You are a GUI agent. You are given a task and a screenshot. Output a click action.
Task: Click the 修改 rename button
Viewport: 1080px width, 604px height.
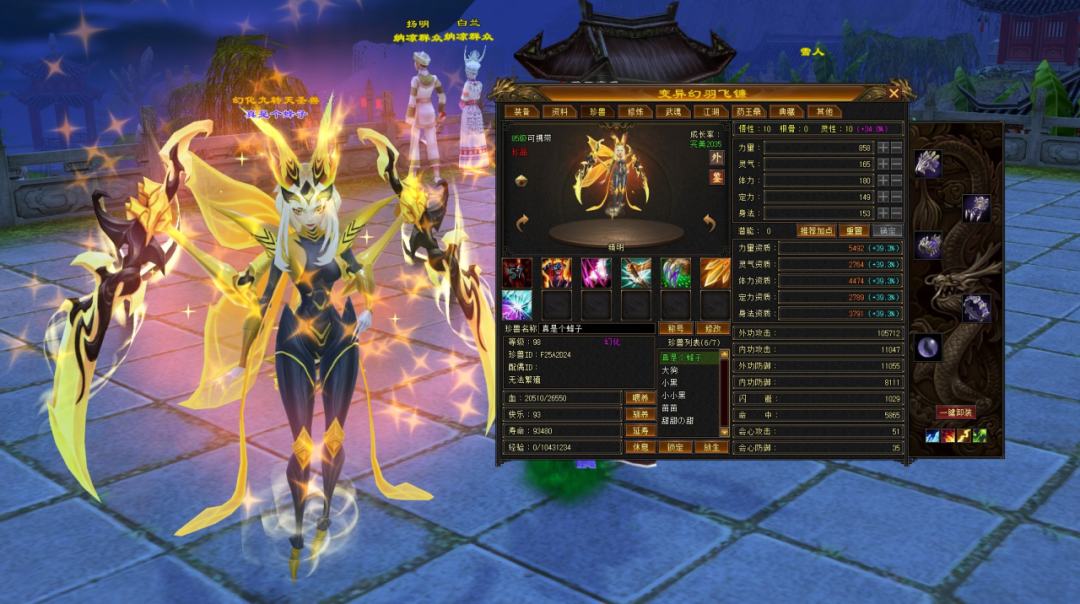tap(711, 328)
